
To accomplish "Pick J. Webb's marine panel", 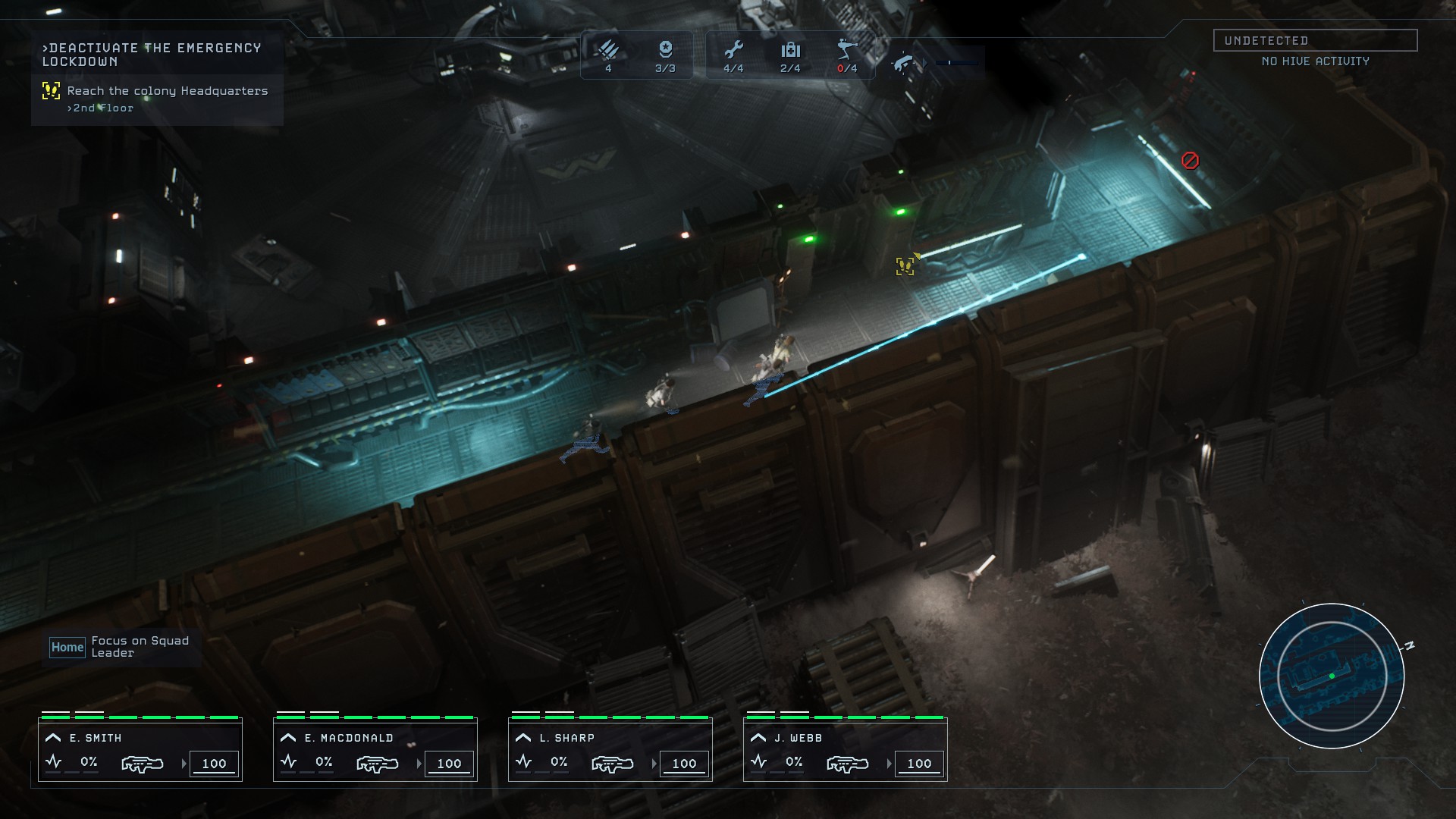I will (846, 749).
